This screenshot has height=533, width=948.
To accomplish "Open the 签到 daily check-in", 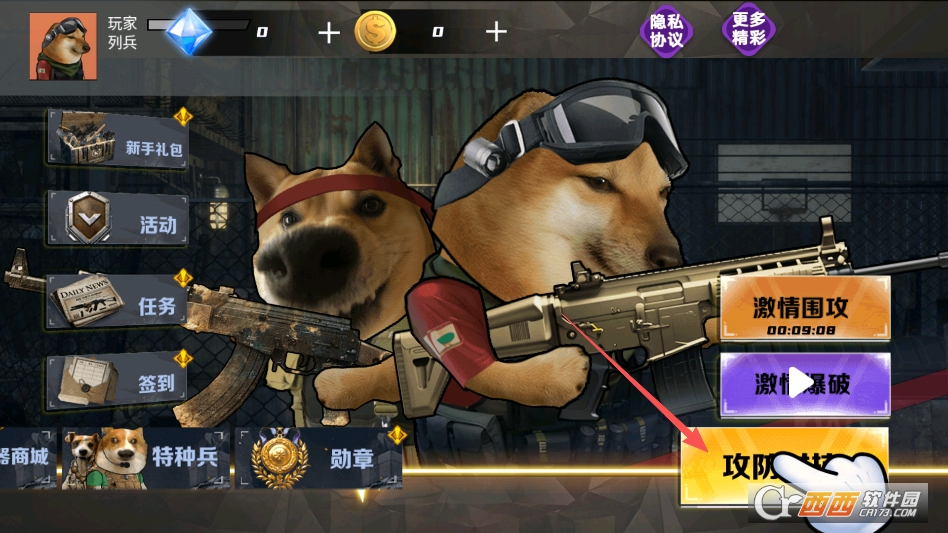I will coord(118,380).
